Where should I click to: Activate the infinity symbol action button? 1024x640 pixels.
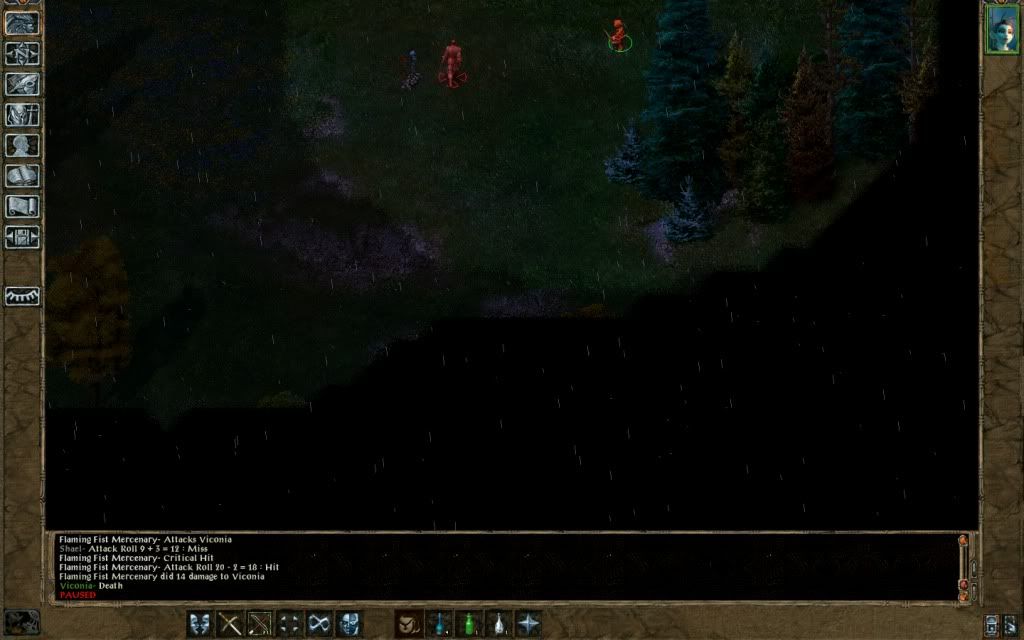coord(320,624)
